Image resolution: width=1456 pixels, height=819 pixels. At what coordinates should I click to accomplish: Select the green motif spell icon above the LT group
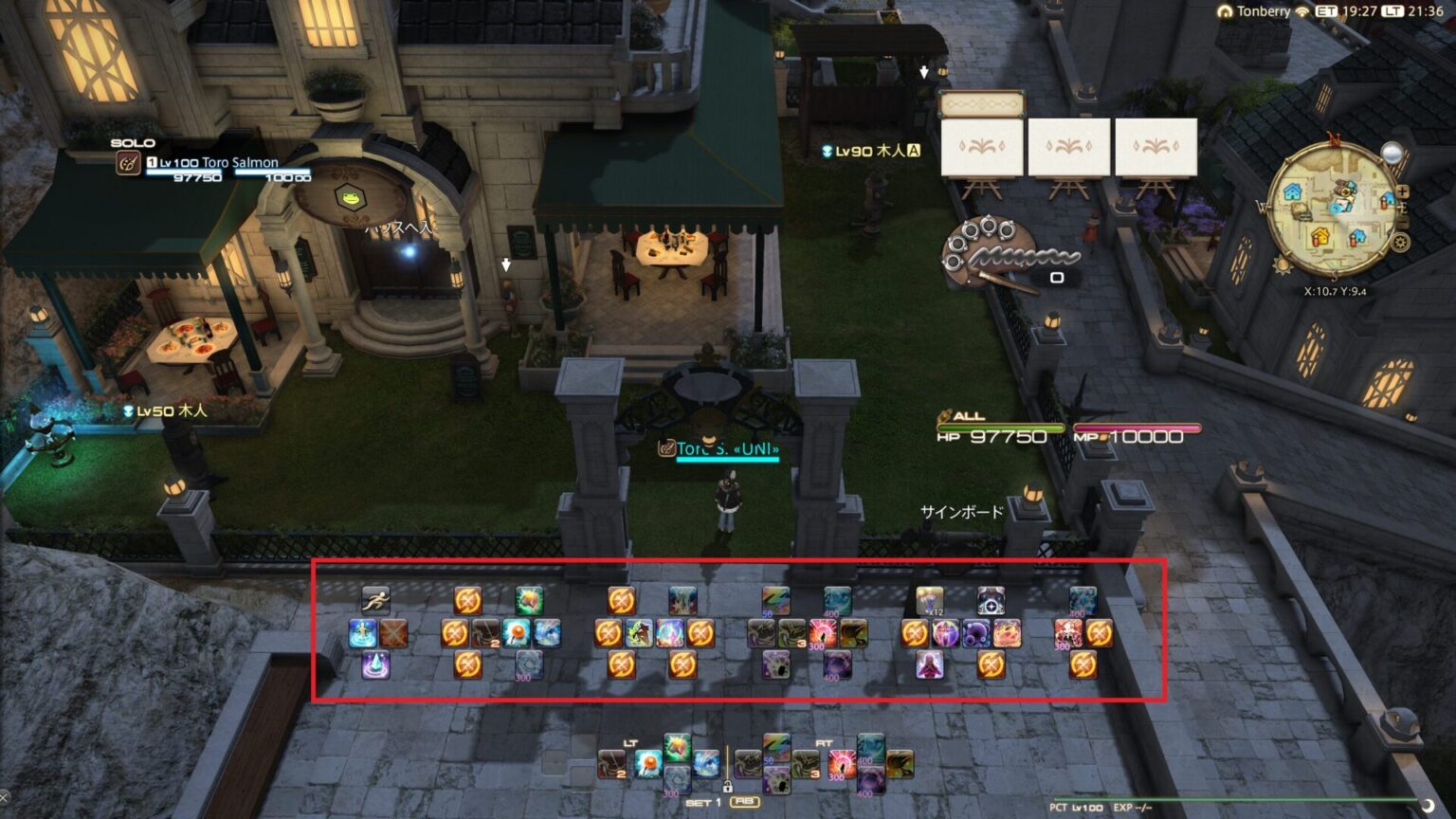click(676, 745)
